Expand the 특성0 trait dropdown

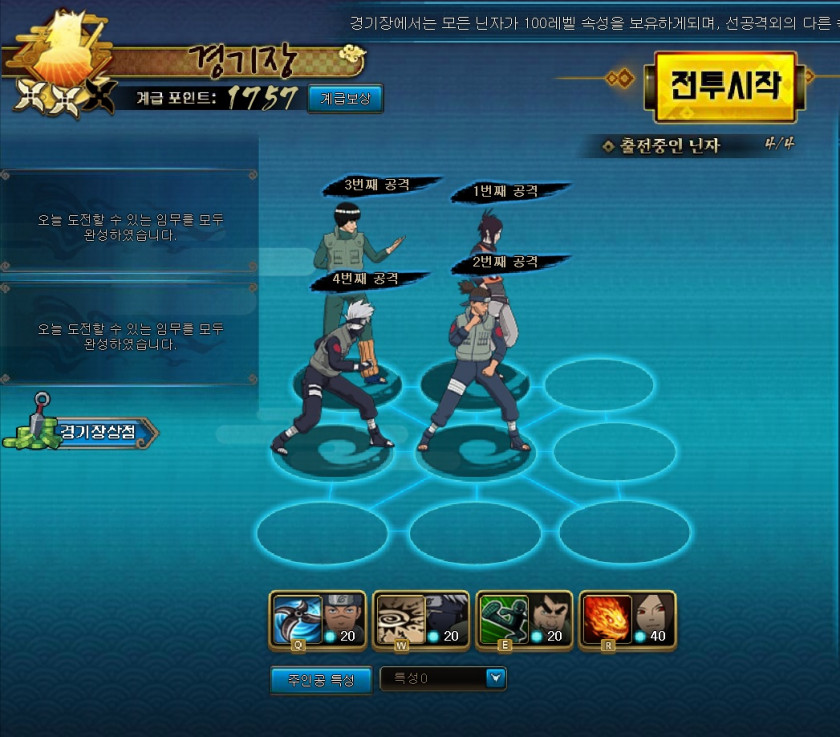pyautogui.click(x=495, y=679)
